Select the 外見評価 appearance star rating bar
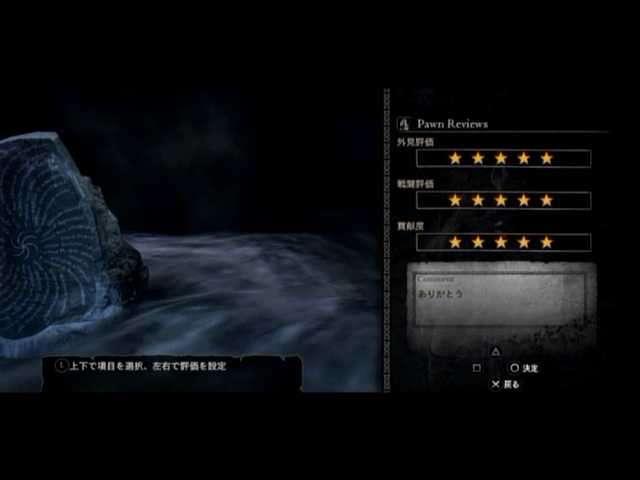 (x=502, y=158)
